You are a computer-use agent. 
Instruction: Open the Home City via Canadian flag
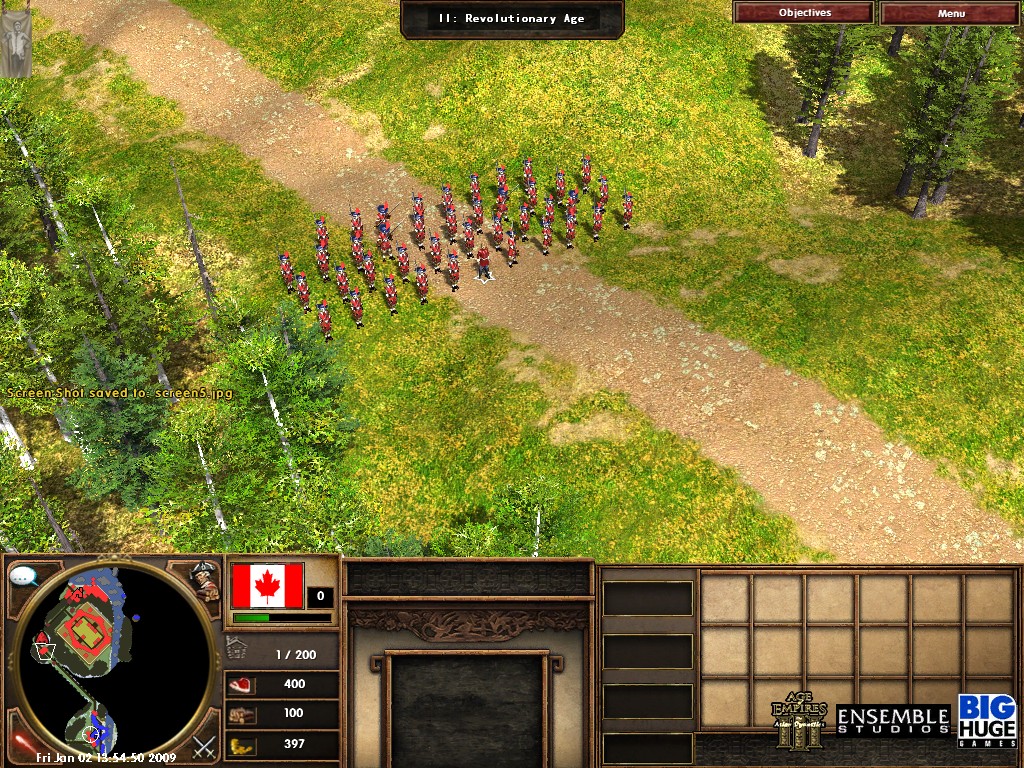267,585
